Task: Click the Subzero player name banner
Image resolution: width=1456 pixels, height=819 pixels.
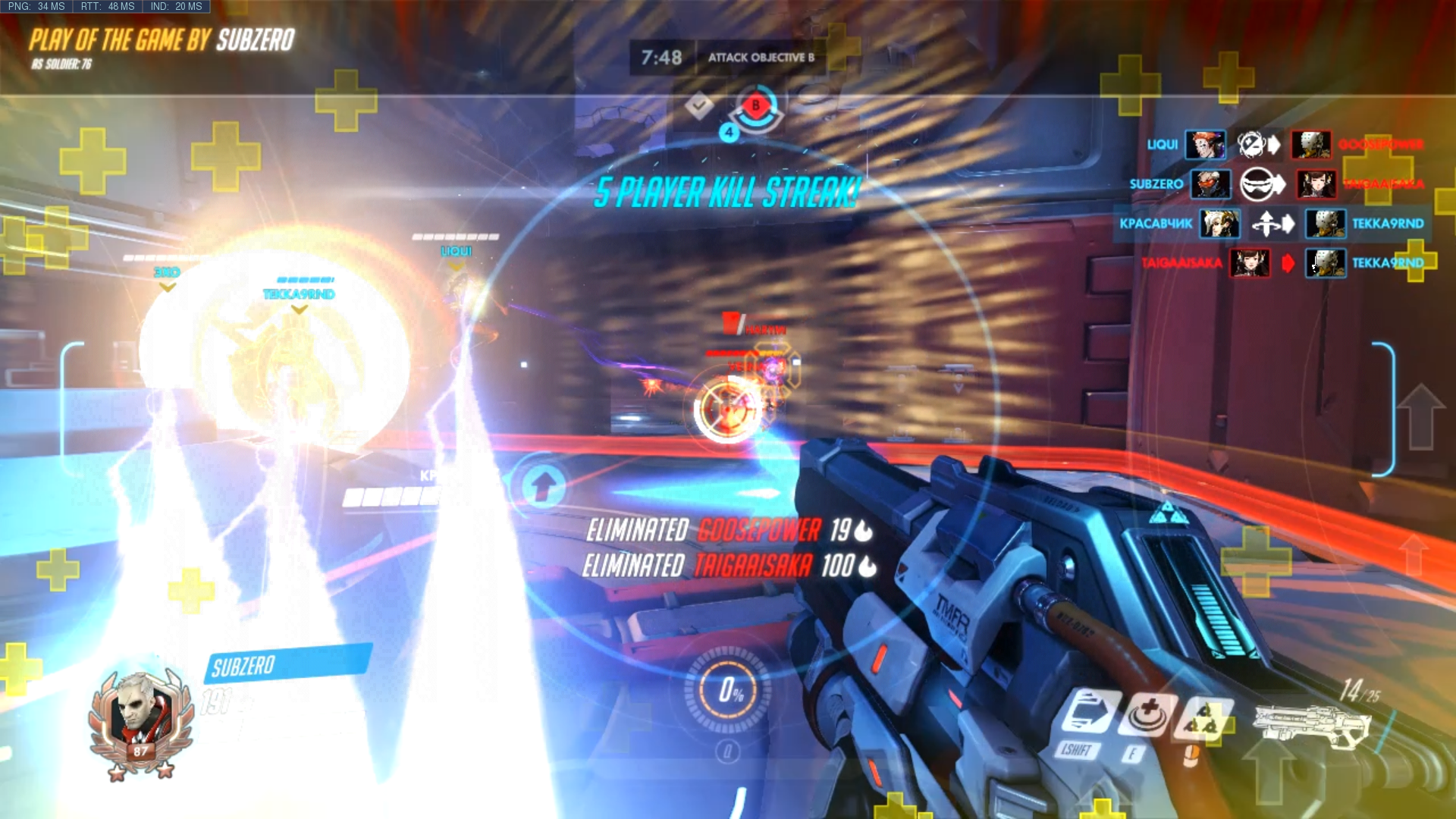Action: coord(287,664)
